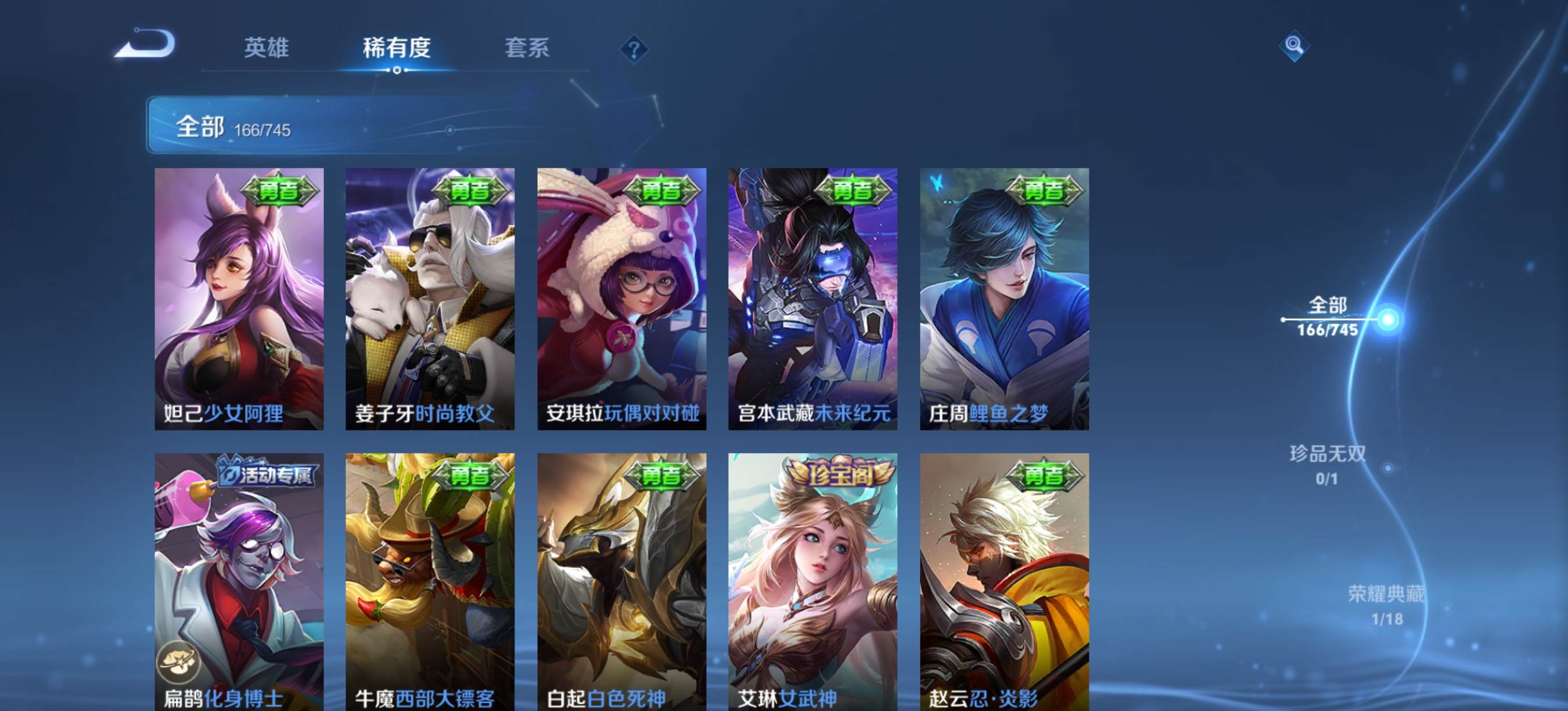Select the 姜子牙 时尚教父 skin card

tap(430, 298)
